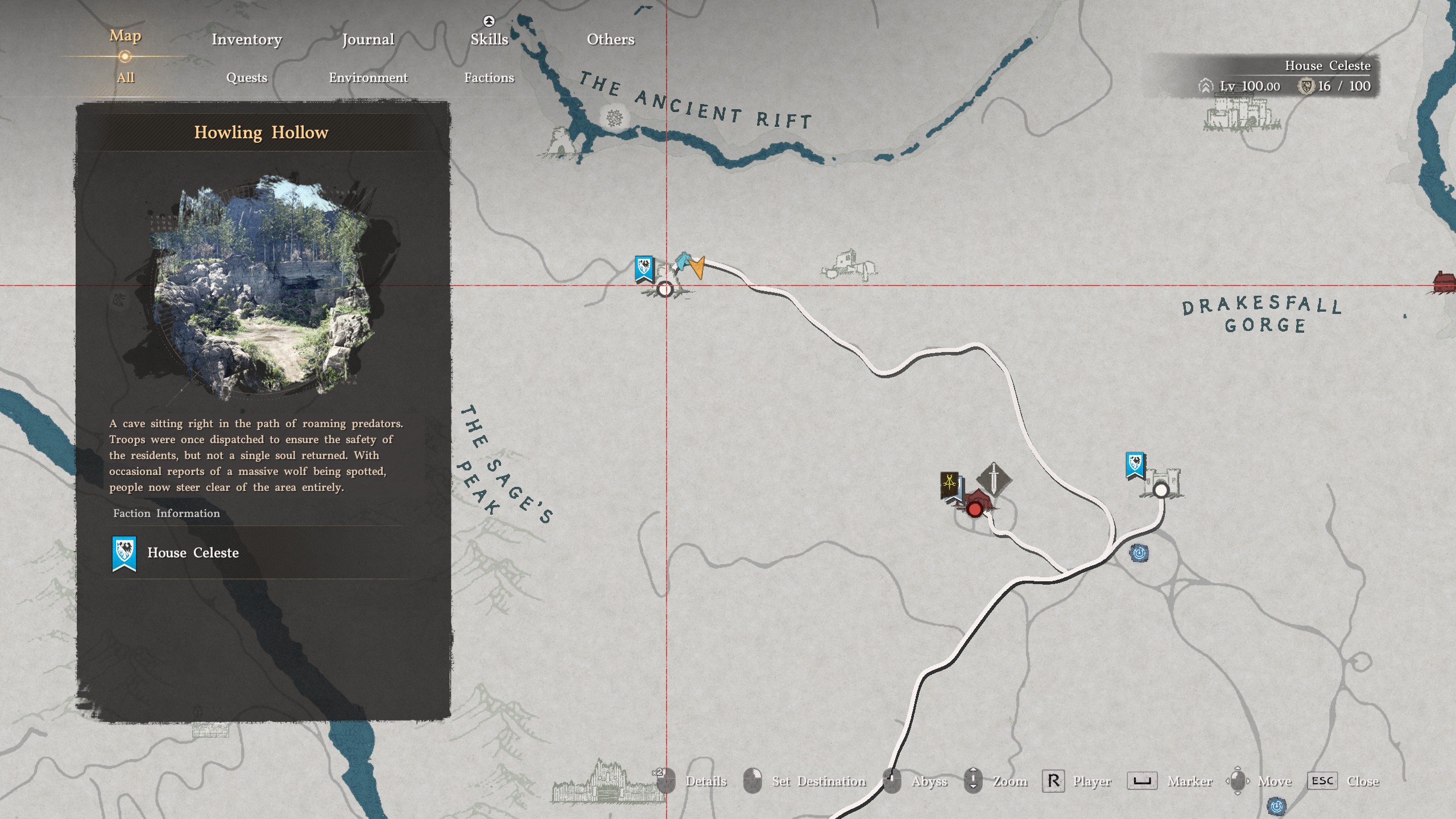The height and width of the screenshot is (819, 1456).
Task: Switch to the Inventory tab
Action: point(246,39)
